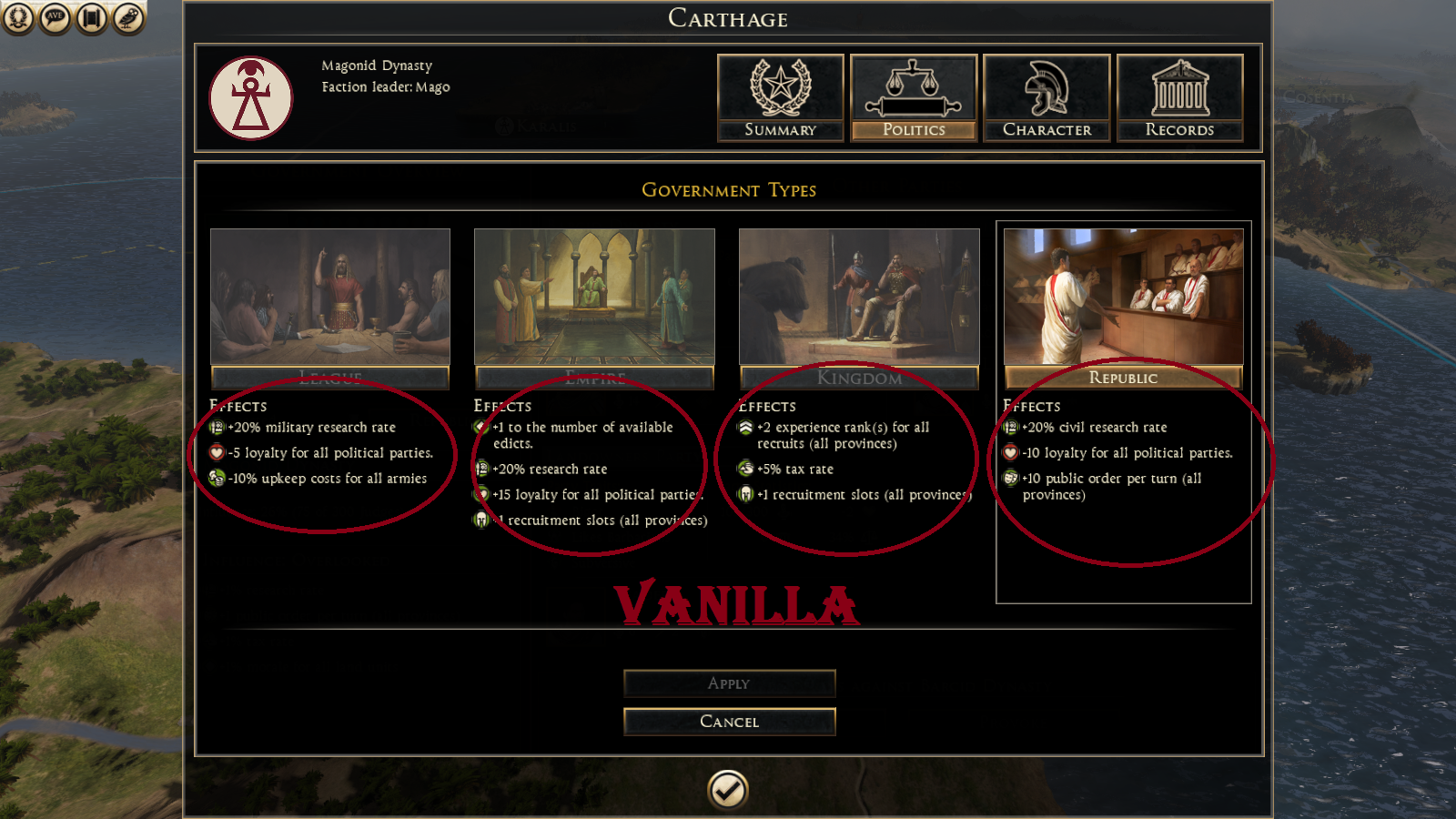Apply the selected government type
The height and width of the screenshot is (819, 1456).
(x=729, y=683)
